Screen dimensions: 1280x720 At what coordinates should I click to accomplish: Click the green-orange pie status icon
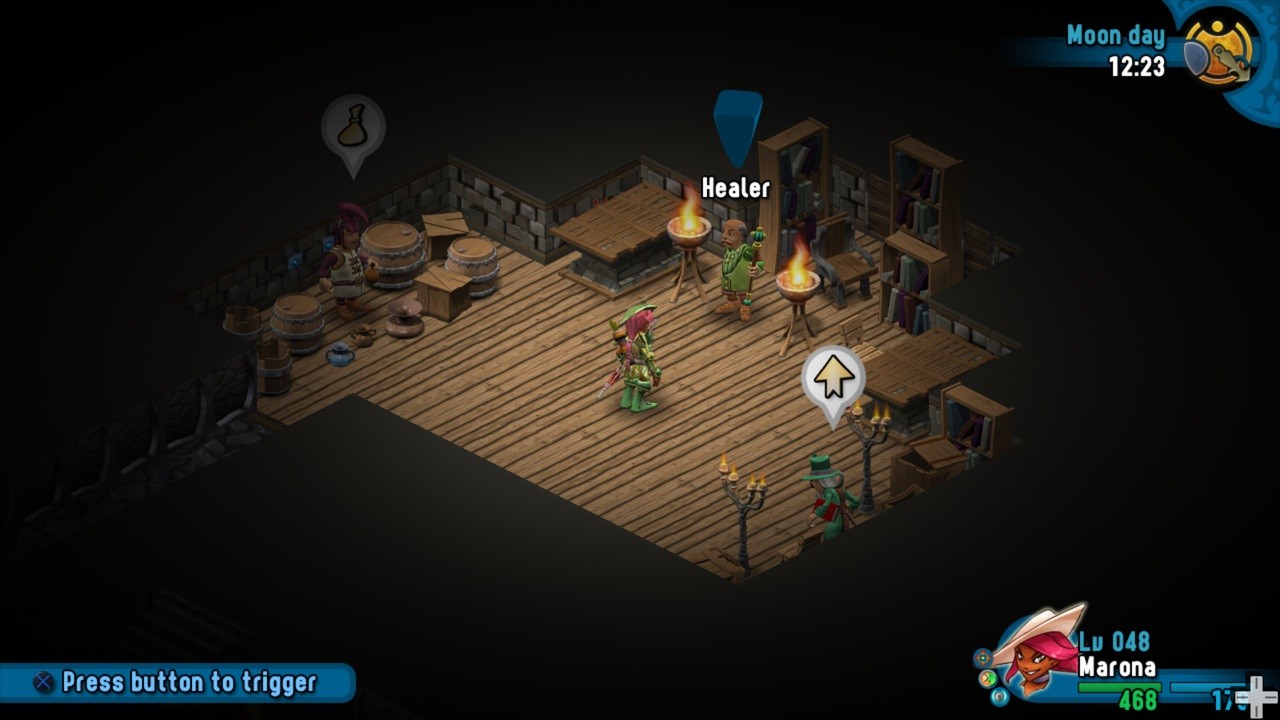[988, 677]
